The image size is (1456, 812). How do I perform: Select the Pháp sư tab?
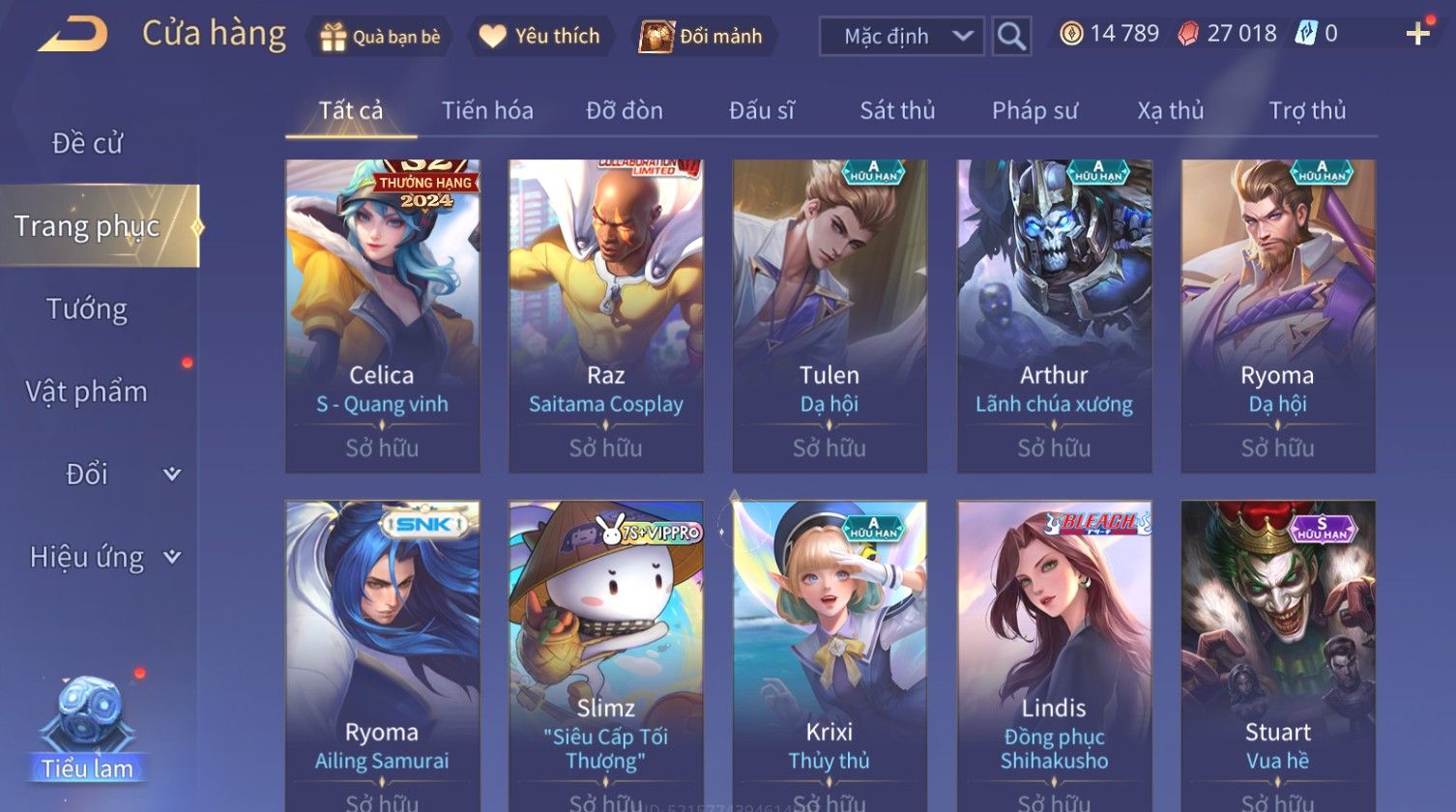click(x=1034, y=111)
